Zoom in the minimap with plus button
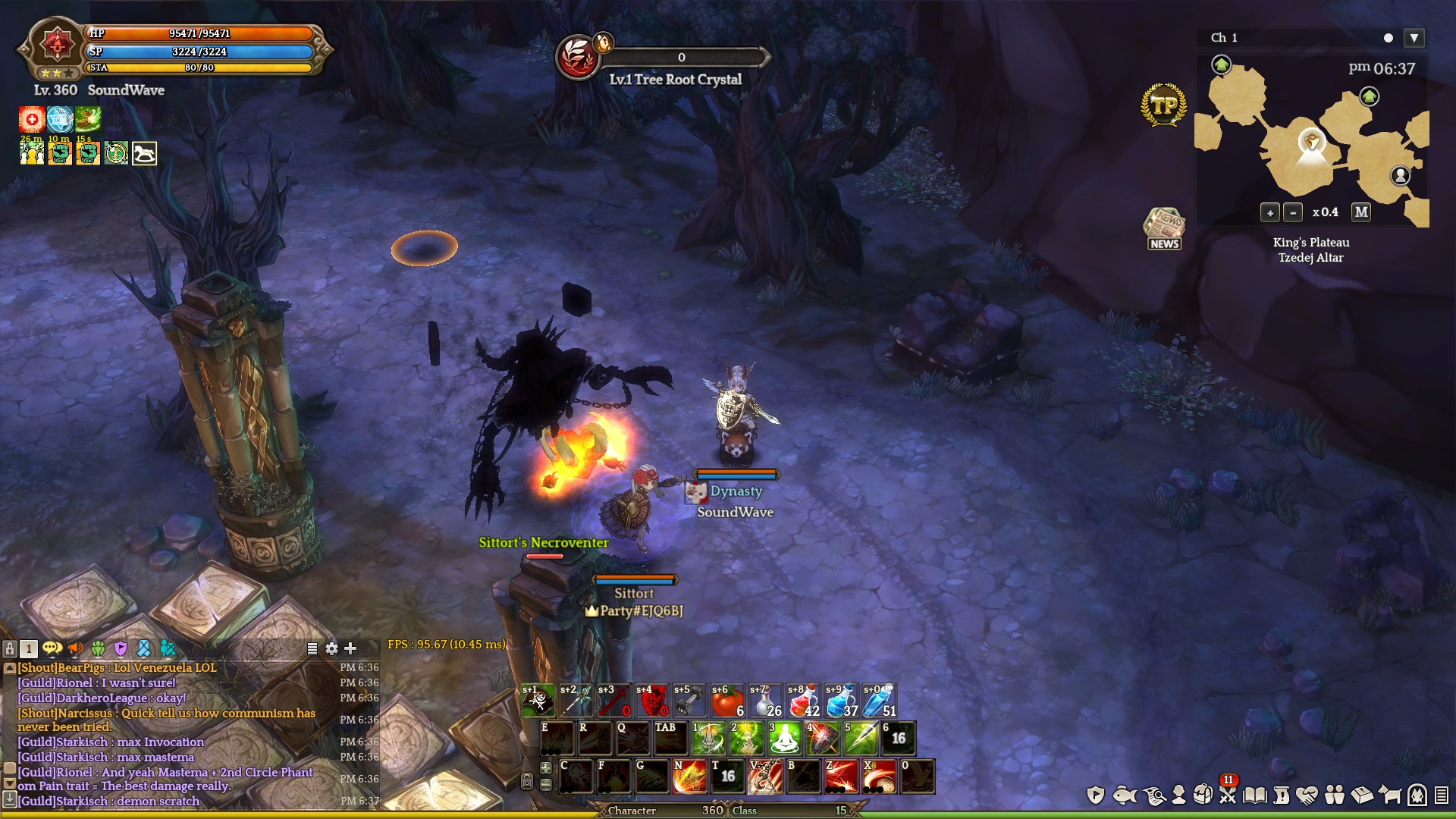 [x=1270, y=213]
